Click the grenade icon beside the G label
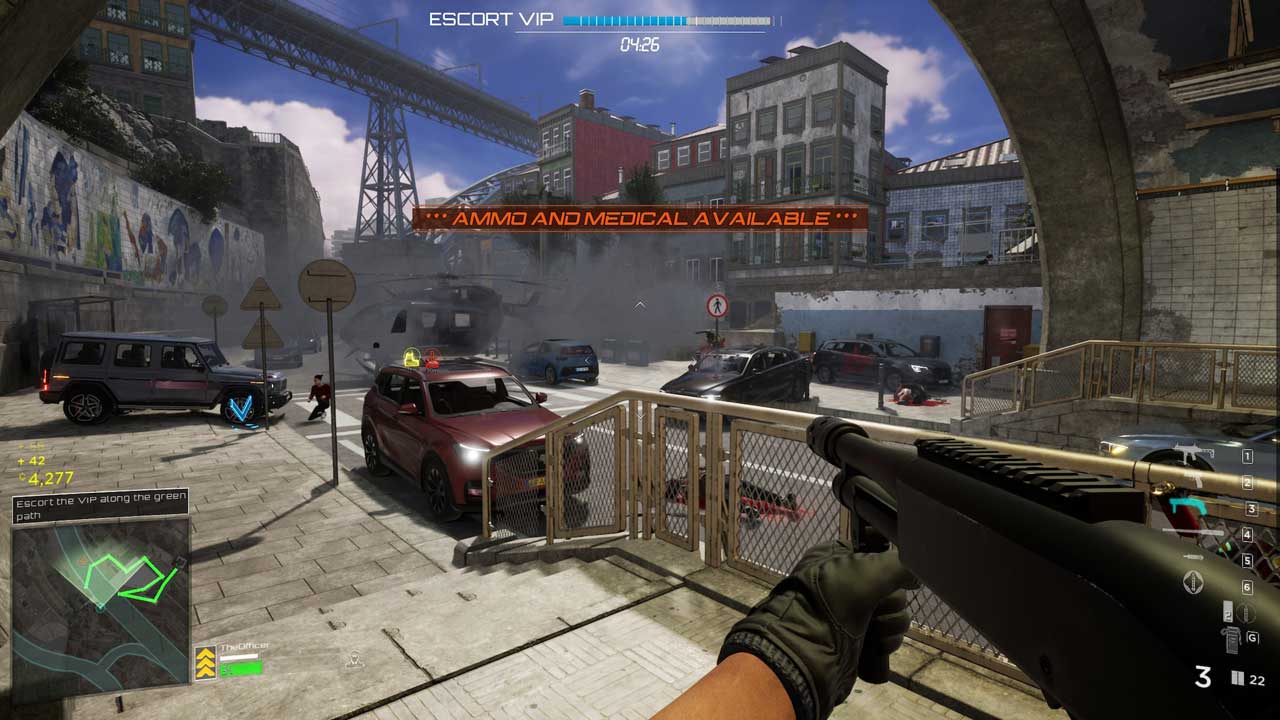Viewport: 1280px width, 720px height. coord(1229,638)
